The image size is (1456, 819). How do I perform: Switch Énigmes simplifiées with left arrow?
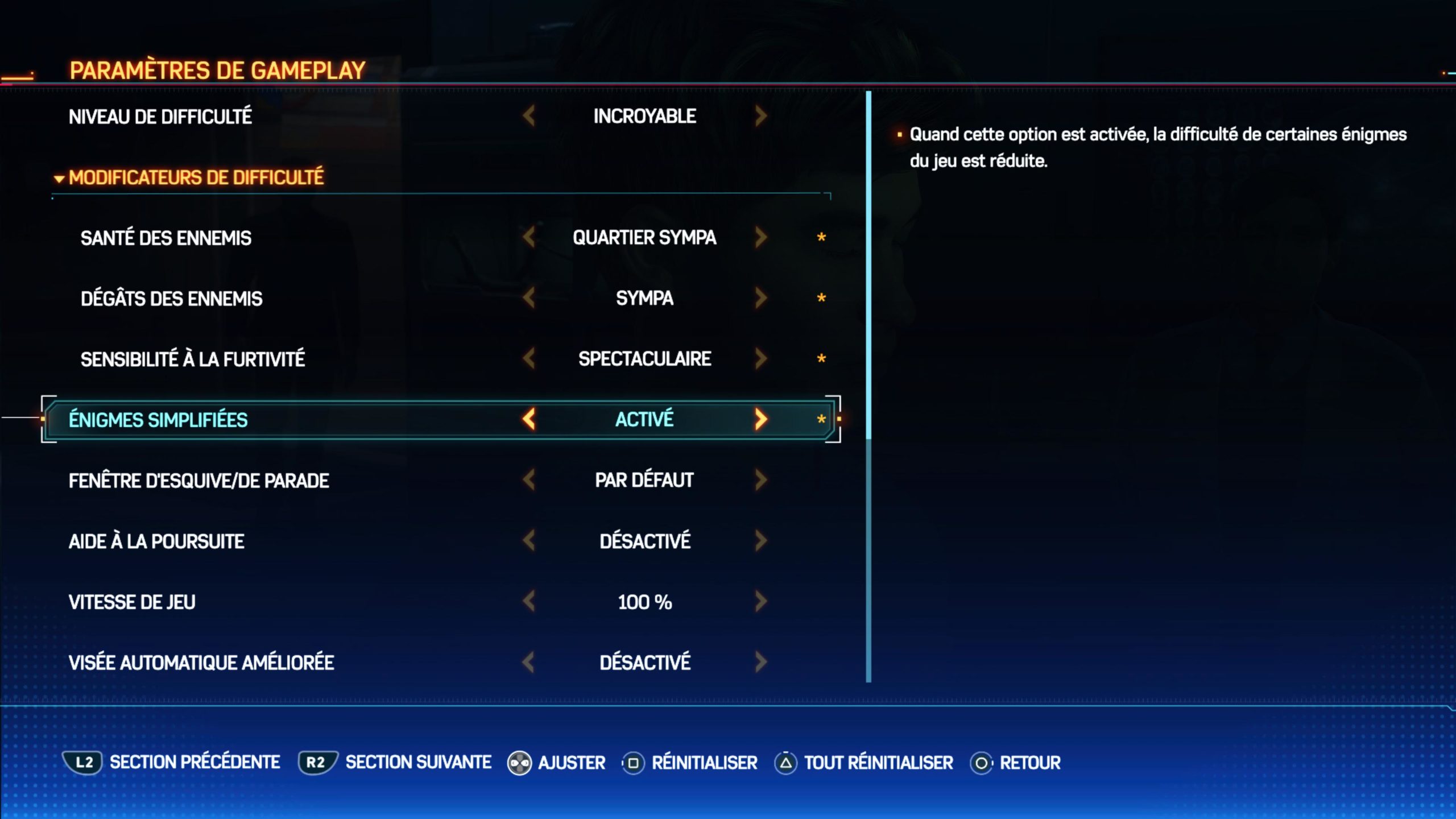tap(529, 419)
